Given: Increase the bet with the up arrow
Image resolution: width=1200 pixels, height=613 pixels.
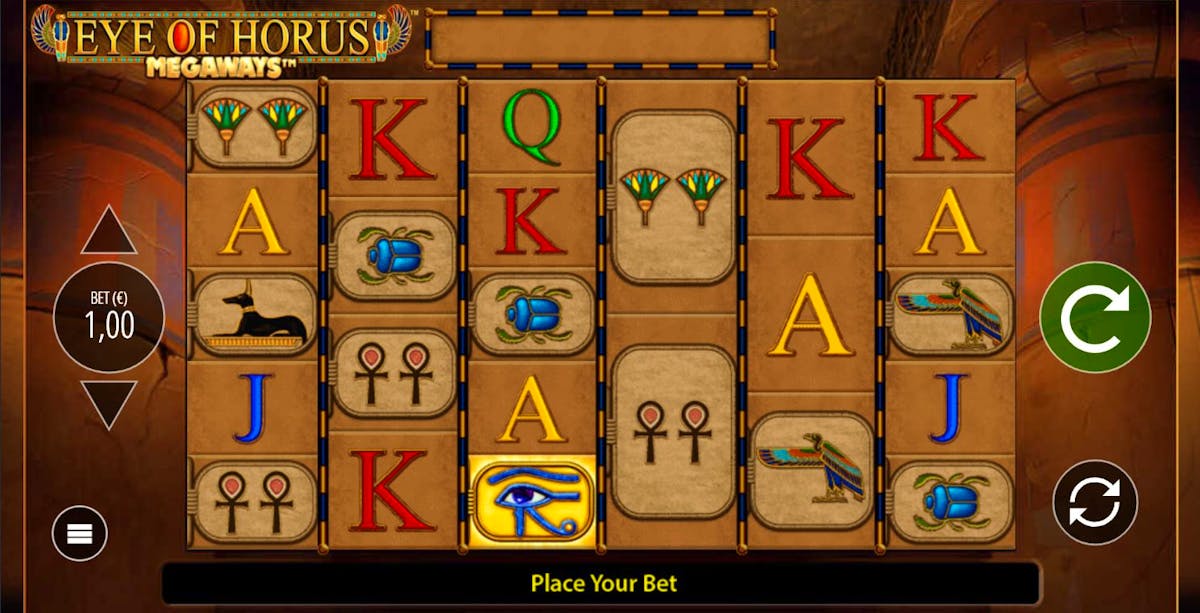Looking at the screenshot, I should coord(108,234).
